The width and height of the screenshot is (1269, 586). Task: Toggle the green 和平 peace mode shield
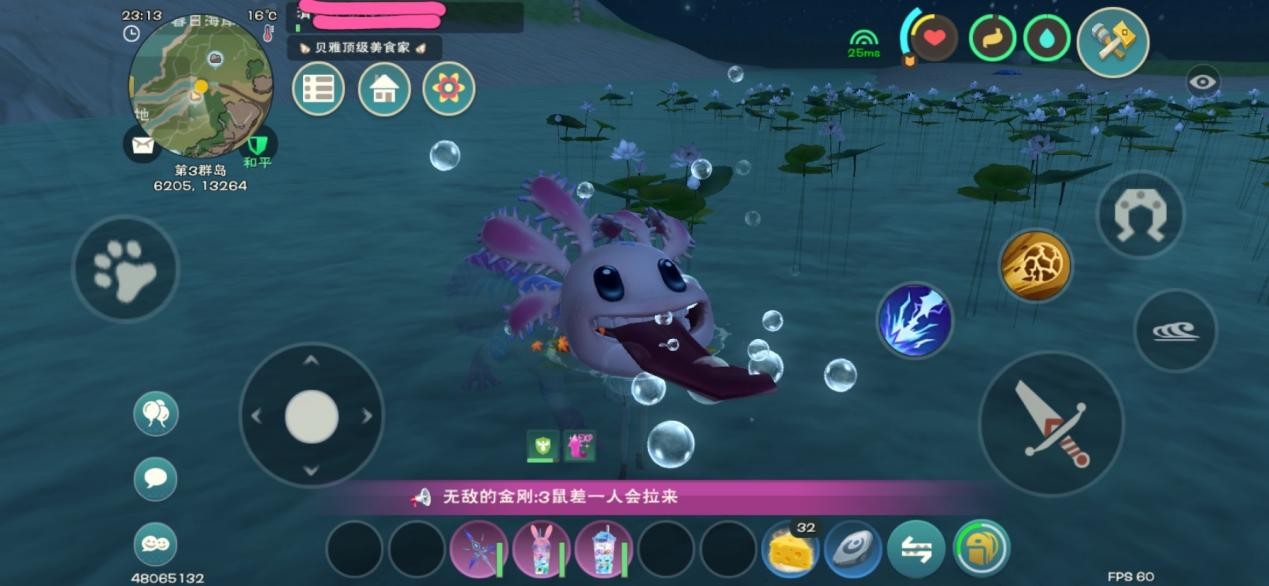click(x=258, y=146)
